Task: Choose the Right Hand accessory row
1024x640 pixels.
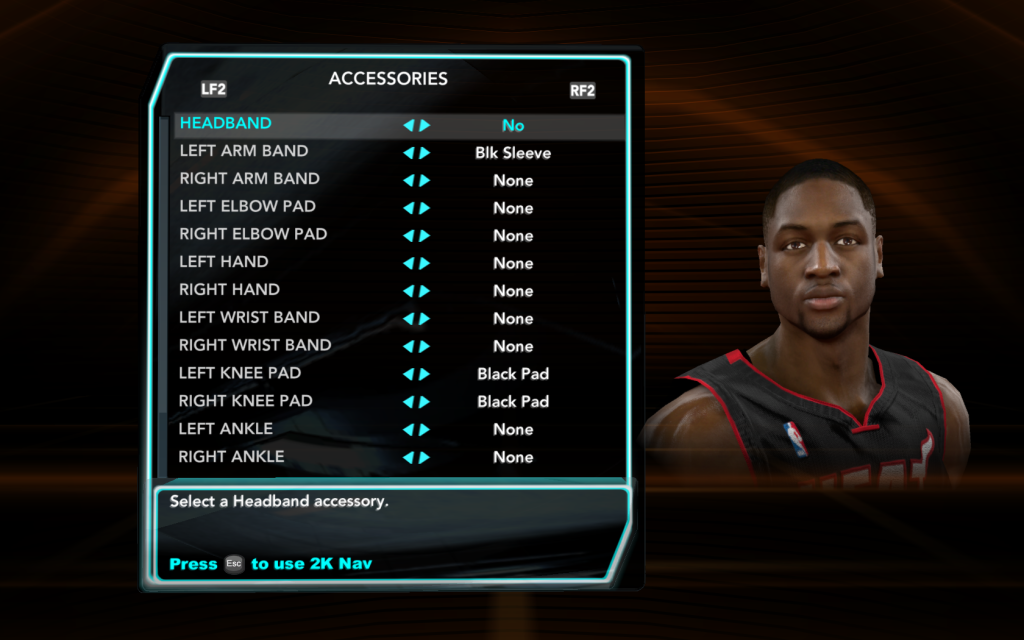Action: (229, 290)
